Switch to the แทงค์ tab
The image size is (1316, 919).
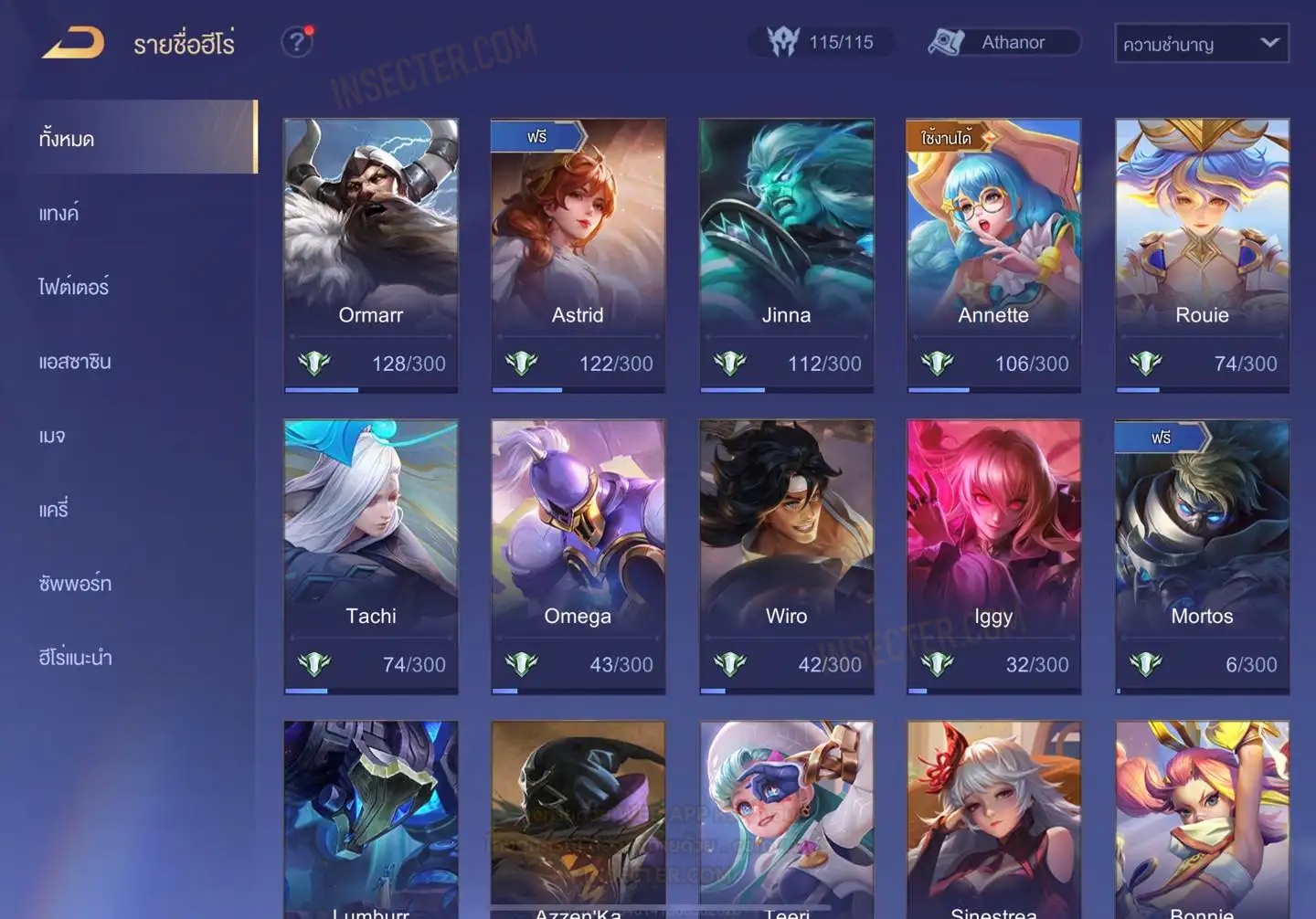59,213
